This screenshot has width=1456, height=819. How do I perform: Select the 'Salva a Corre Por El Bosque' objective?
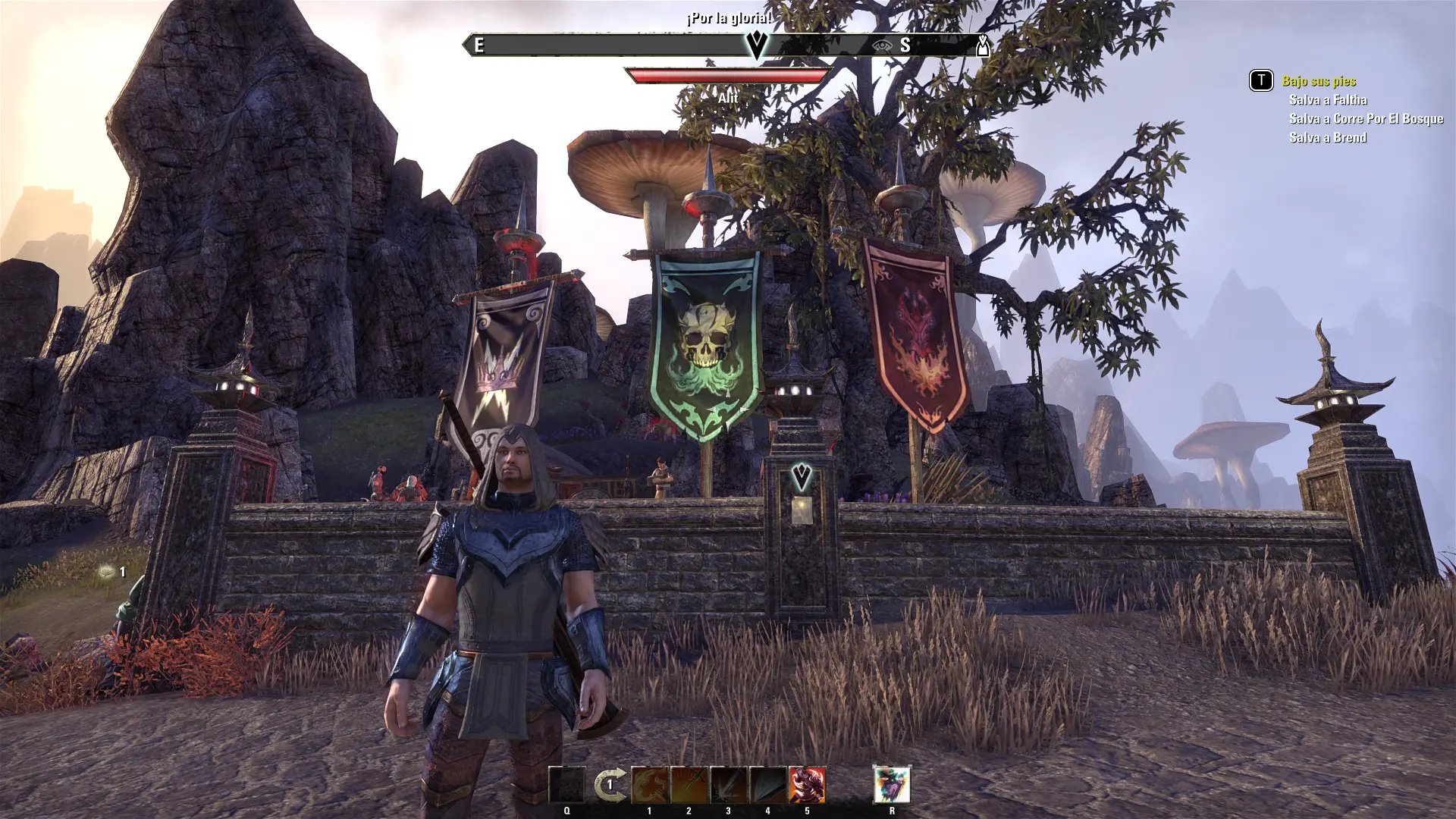(x=1366, y=119)
